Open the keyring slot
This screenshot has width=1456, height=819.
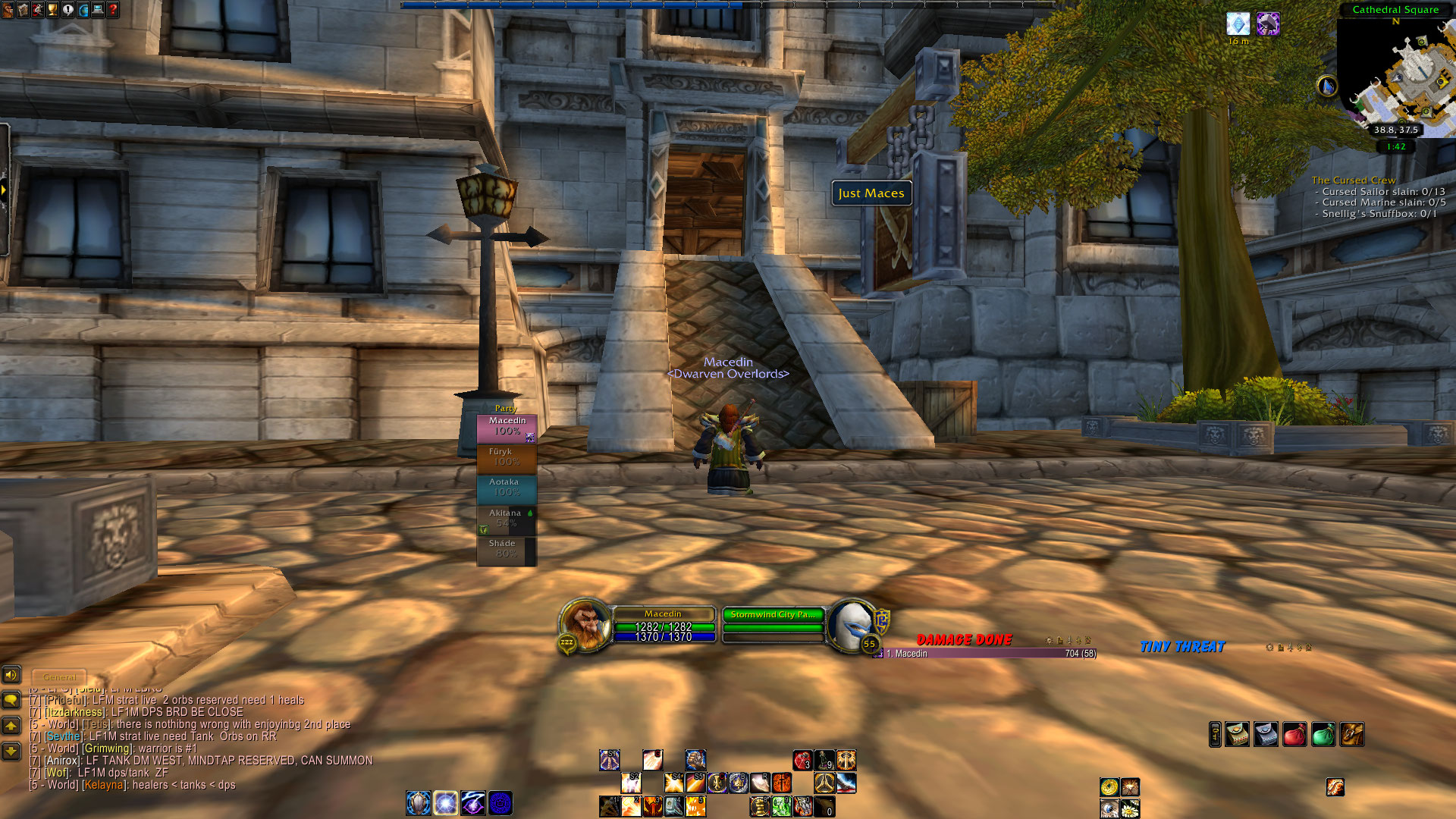tap(1215, 734)
